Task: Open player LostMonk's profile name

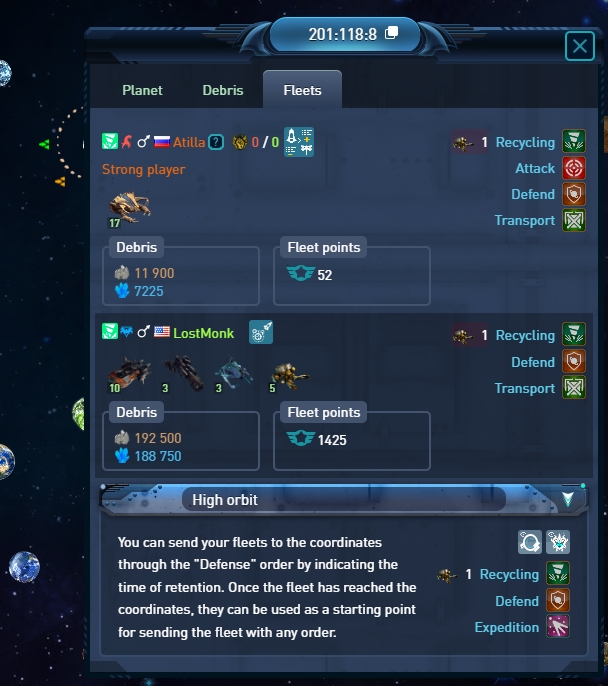Action: (x=204, y=332)
